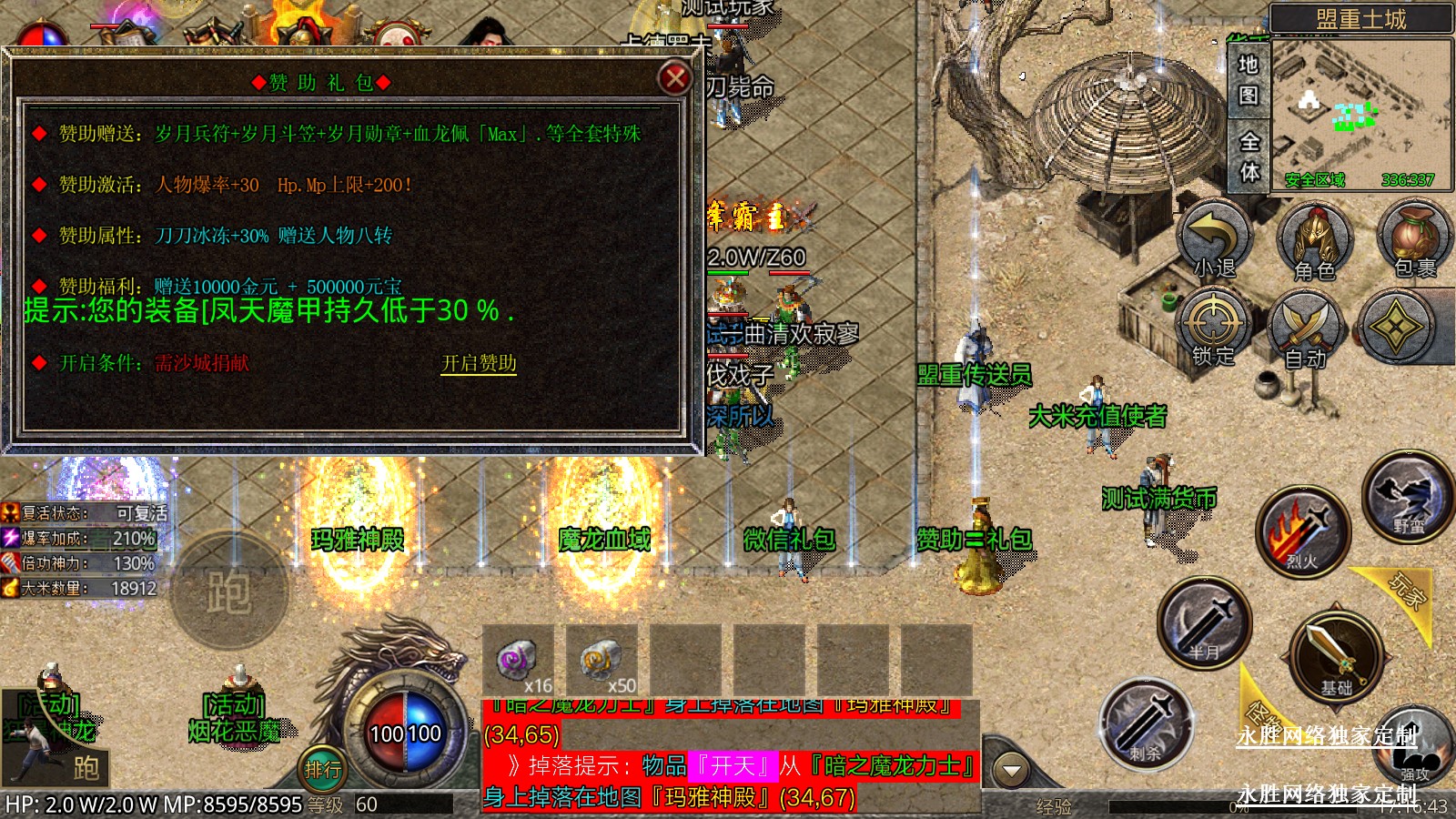This screenshot has width=1456, height=819.
Task: Expand the chat log dropdown arrow
Action: click(1010, 771)
